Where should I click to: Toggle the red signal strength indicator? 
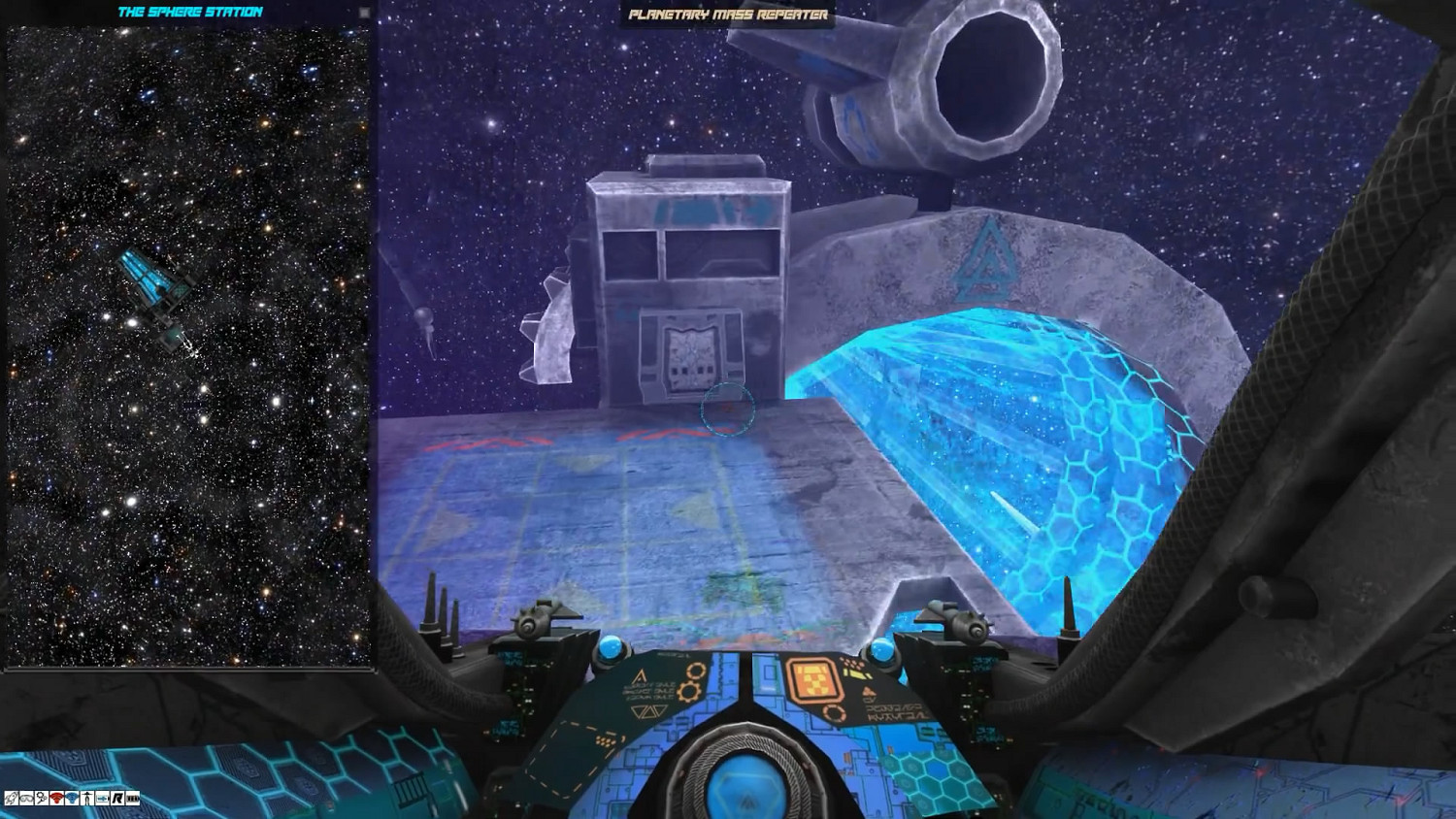click(x=56, y=800)
